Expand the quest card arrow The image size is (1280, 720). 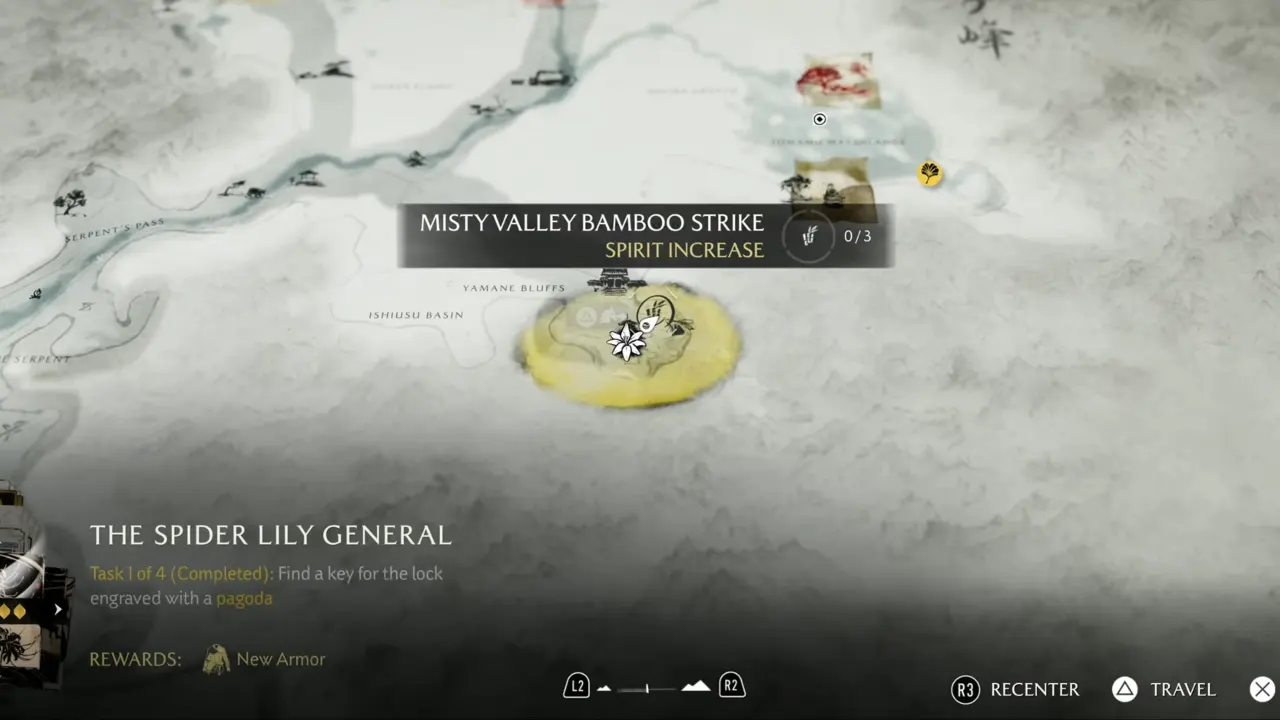pyautogui.click(x=58, y=609)
